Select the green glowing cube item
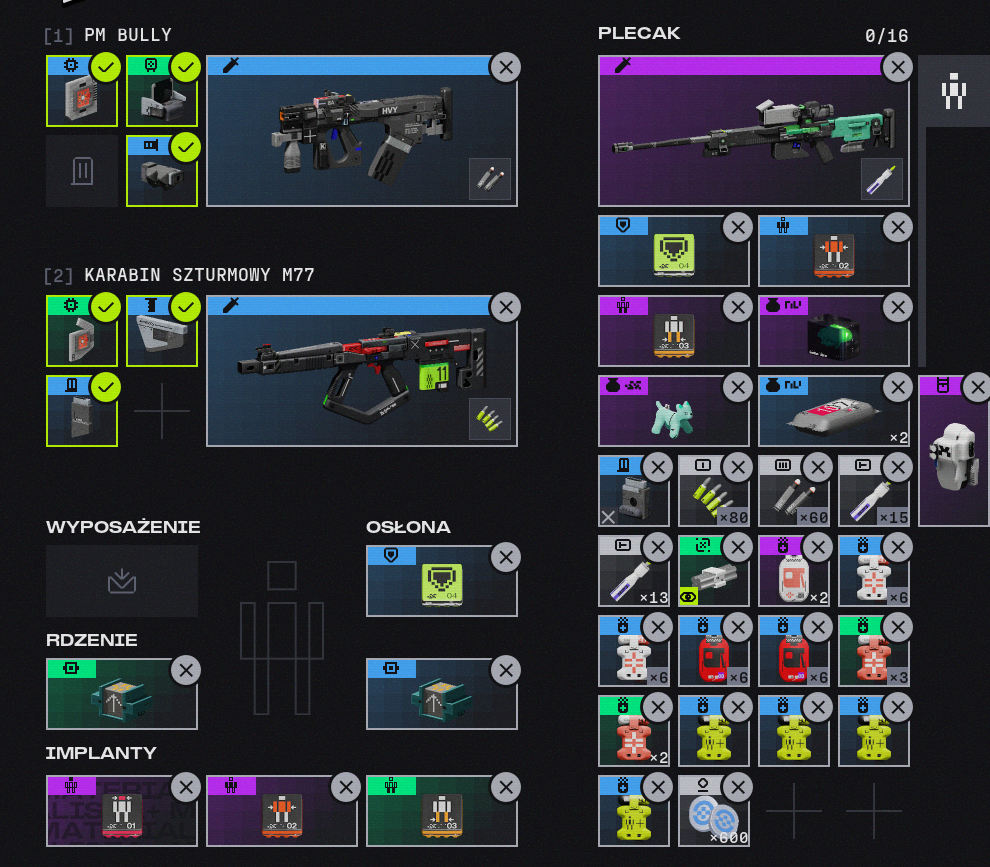The height and width of the screenshot is (867, 990). pos(832,332)
